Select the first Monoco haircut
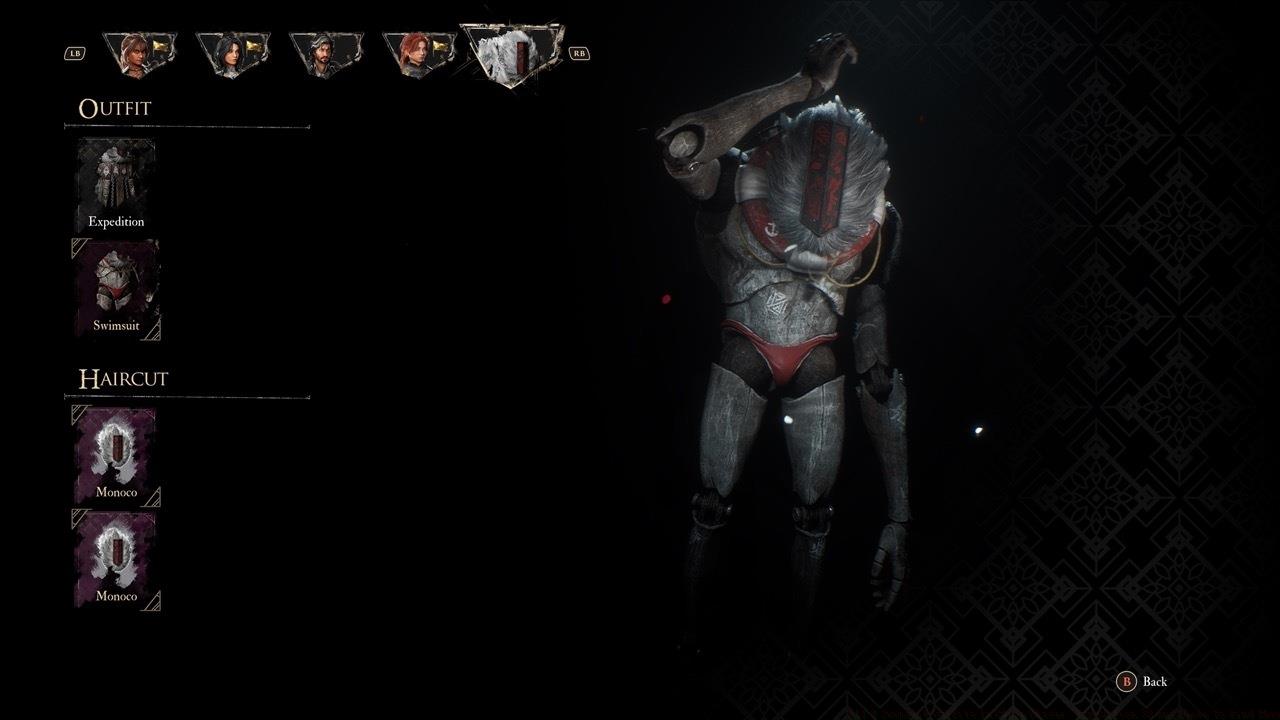 tap(115, 455)
